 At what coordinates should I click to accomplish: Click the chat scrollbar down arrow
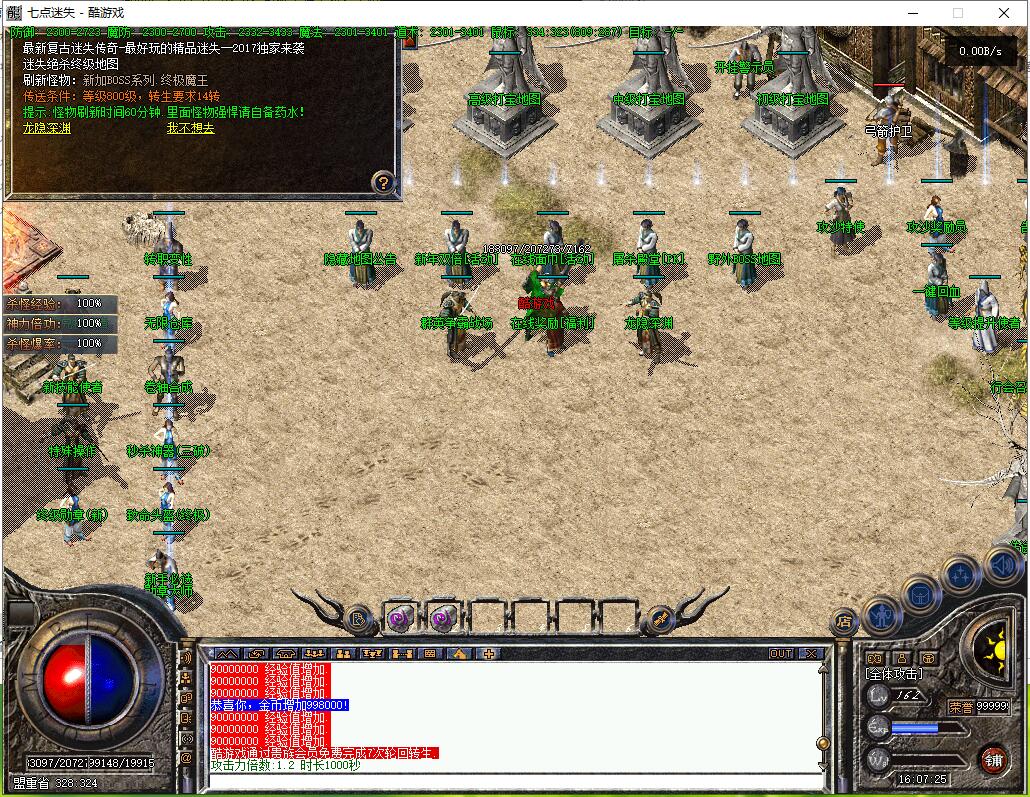click(x=823, y=765)
